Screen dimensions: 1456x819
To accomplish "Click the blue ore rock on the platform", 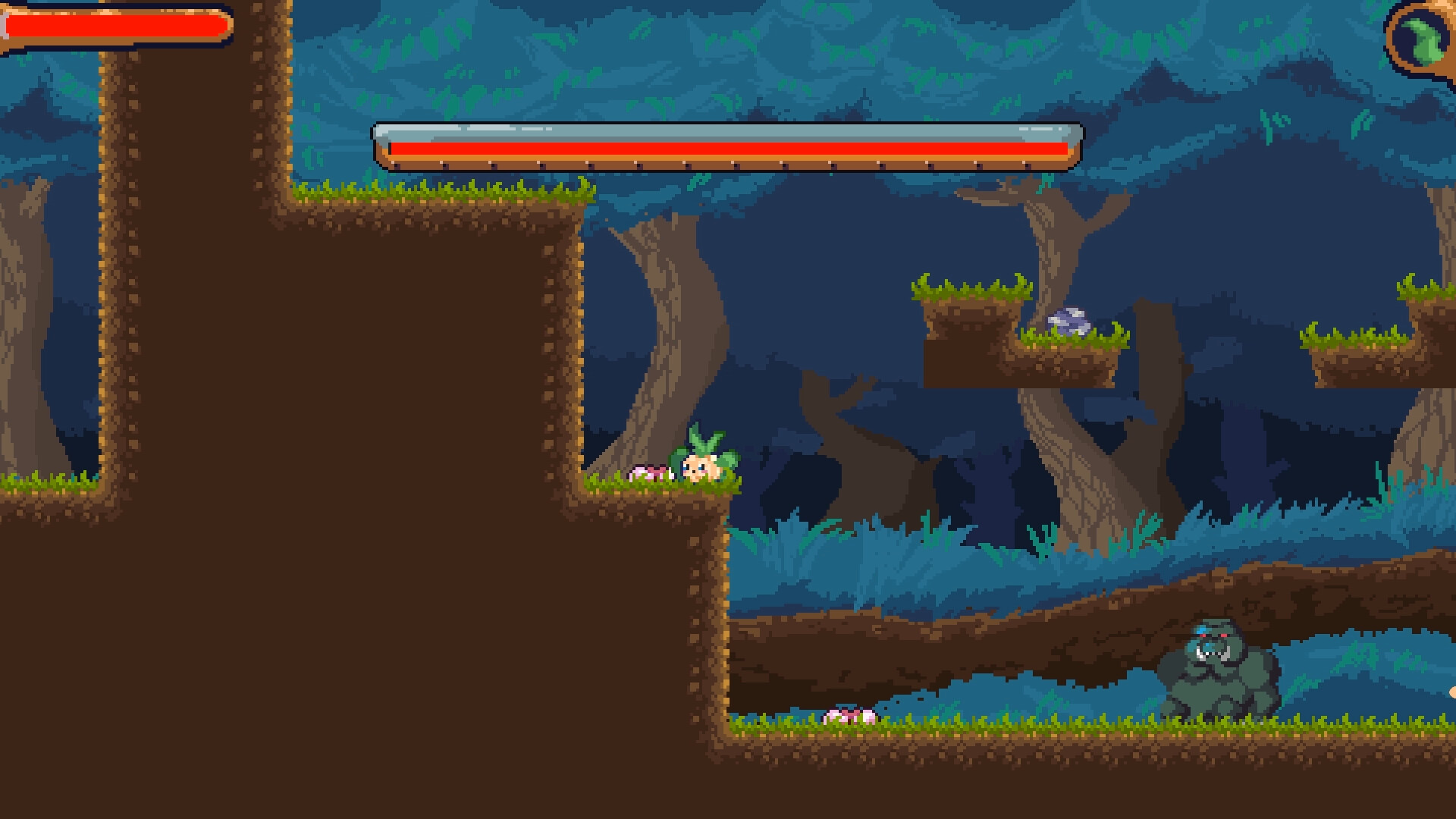I will pyautogui.click(x=1068, y=322).
